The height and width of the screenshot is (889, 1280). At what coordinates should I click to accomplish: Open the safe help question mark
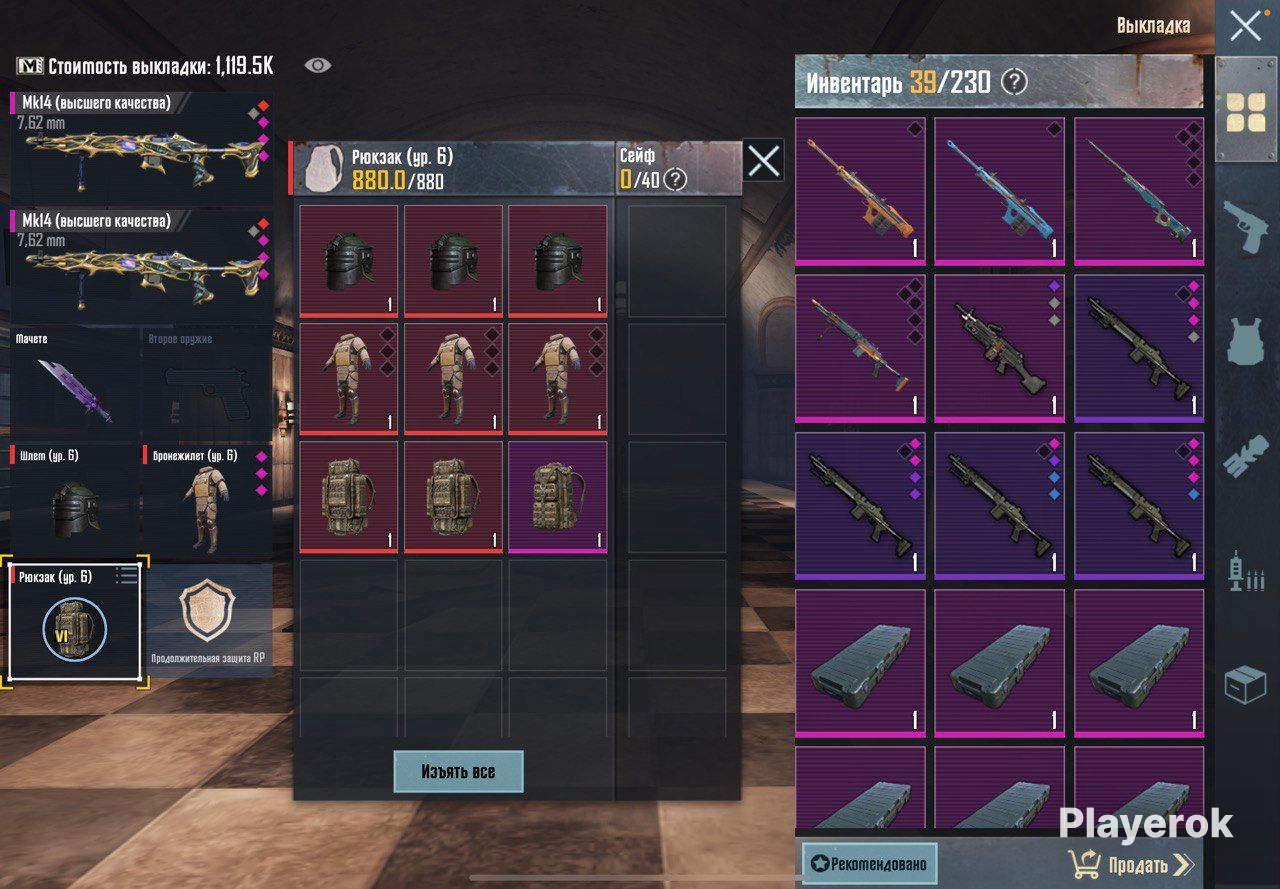point(676,180)
